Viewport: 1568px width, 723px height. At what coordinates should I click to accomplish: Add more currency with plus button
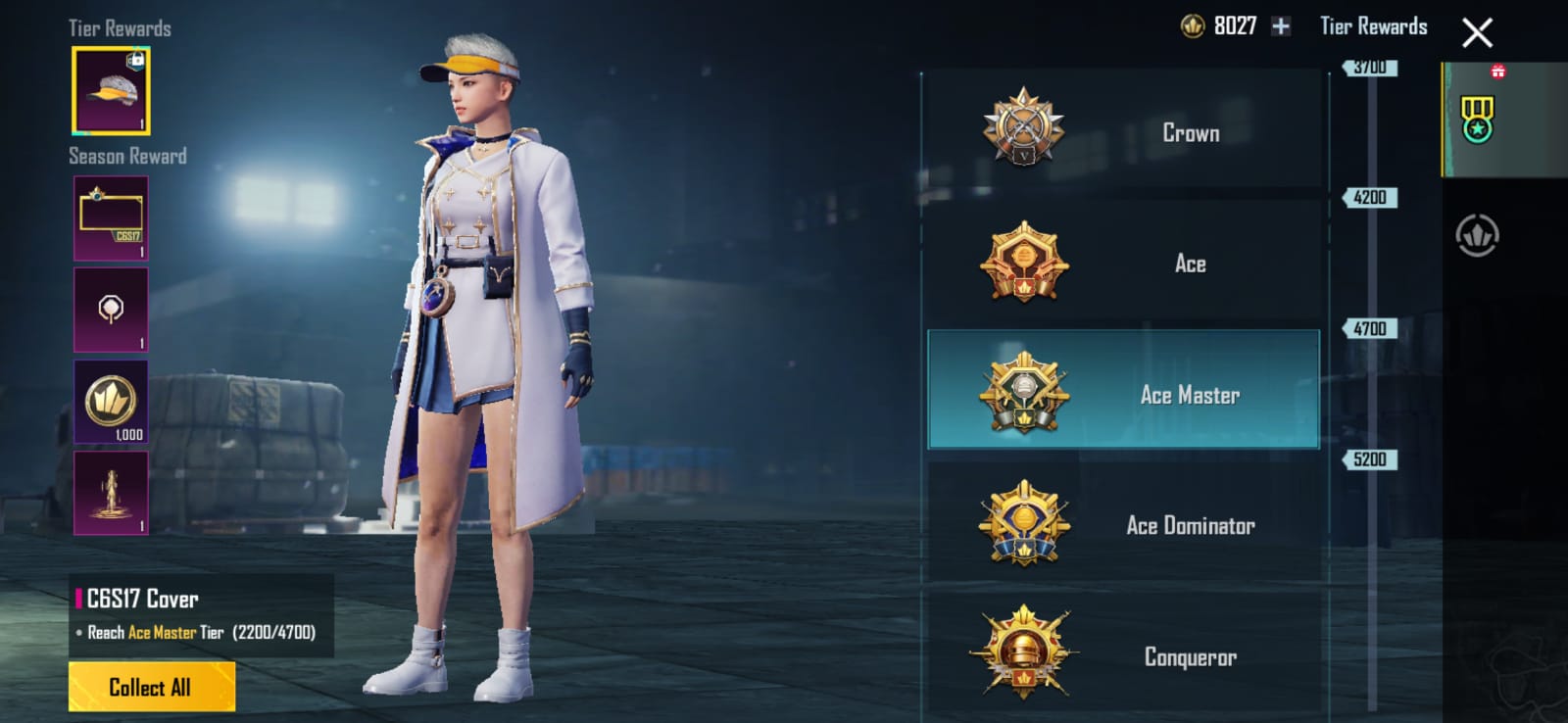tap(1280, 26)
